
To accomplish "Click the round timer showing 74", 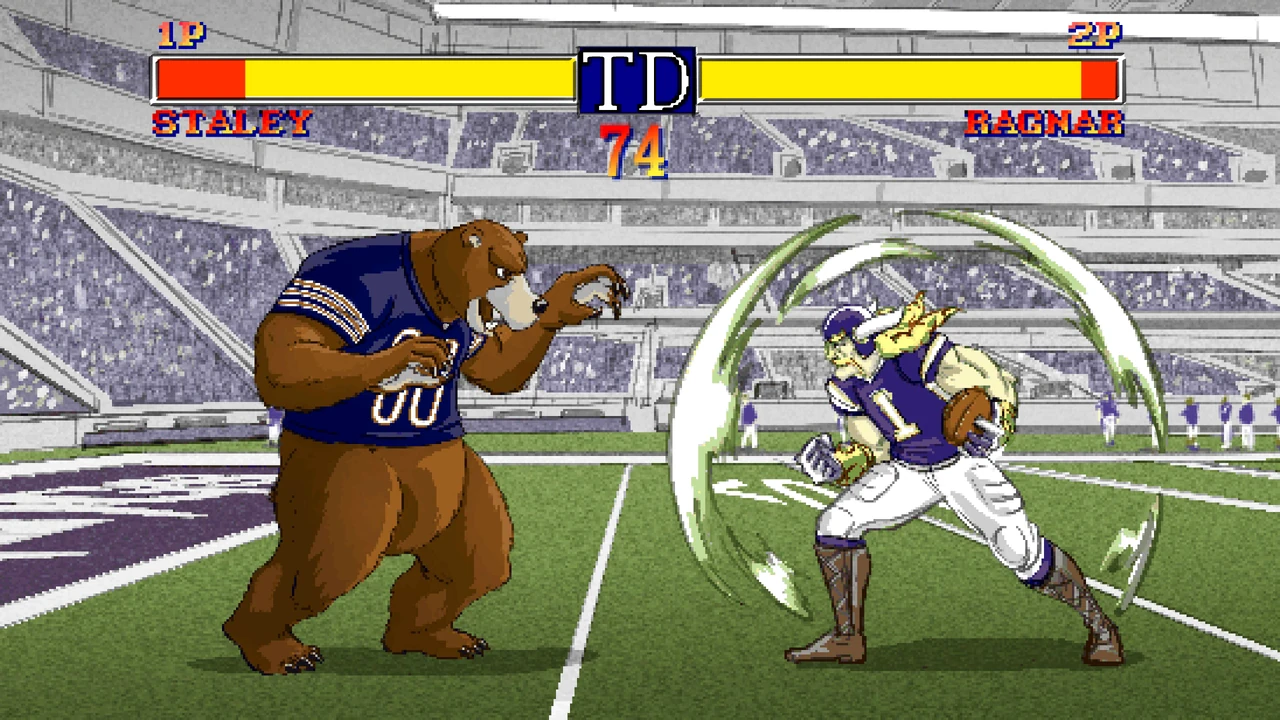I will (x=630, y=152).
